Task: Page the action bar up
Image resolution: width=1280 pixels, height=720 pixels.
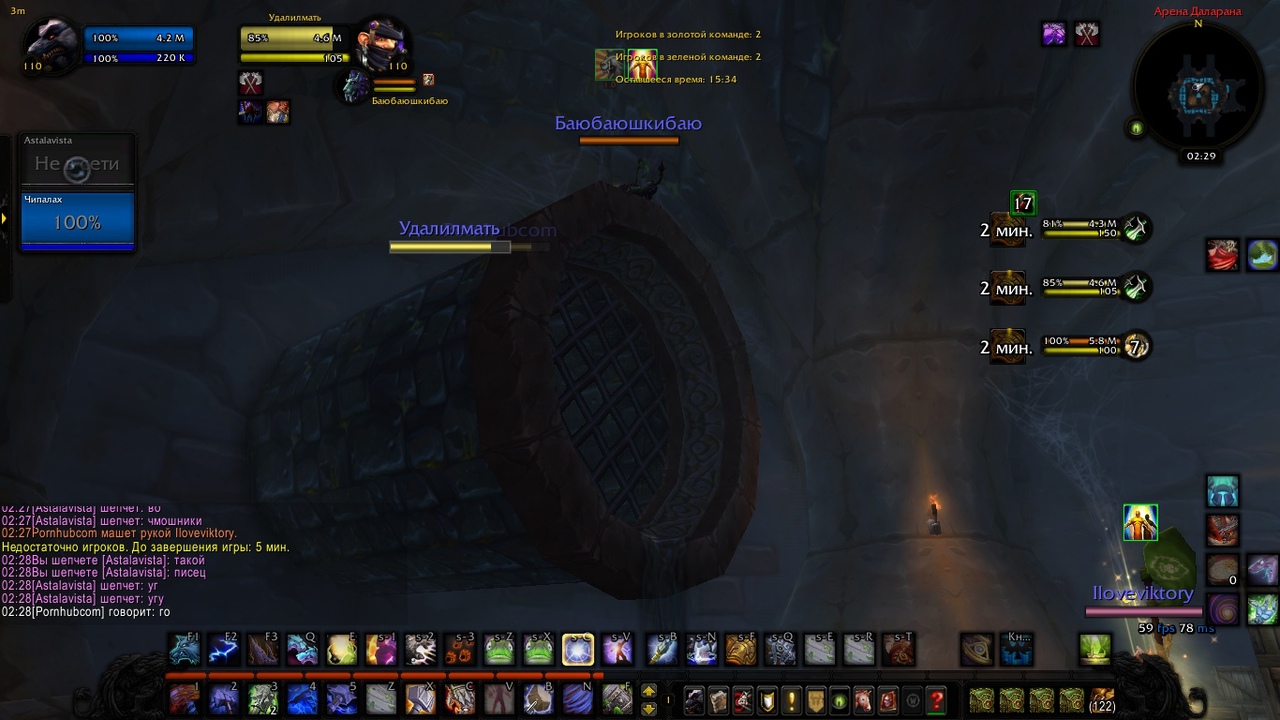Action: click(648, 691)
